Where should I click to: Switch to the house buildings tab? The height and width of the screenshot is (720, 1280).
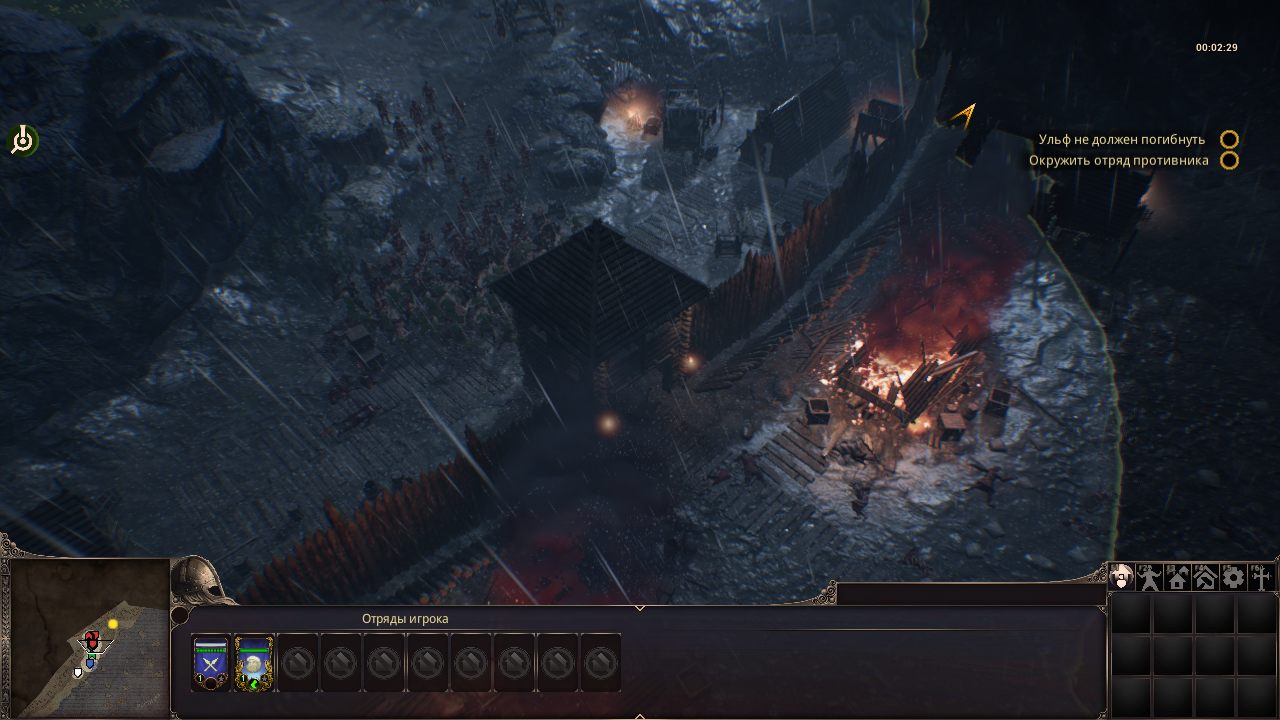[1178, 577]
